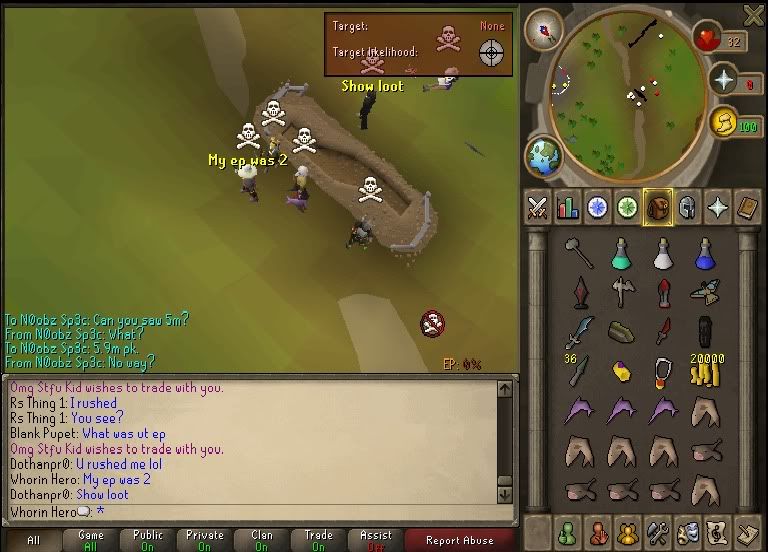Toggle the Public chat filter
The width and height of the screenshot is (768, 552).
point(148,540)
